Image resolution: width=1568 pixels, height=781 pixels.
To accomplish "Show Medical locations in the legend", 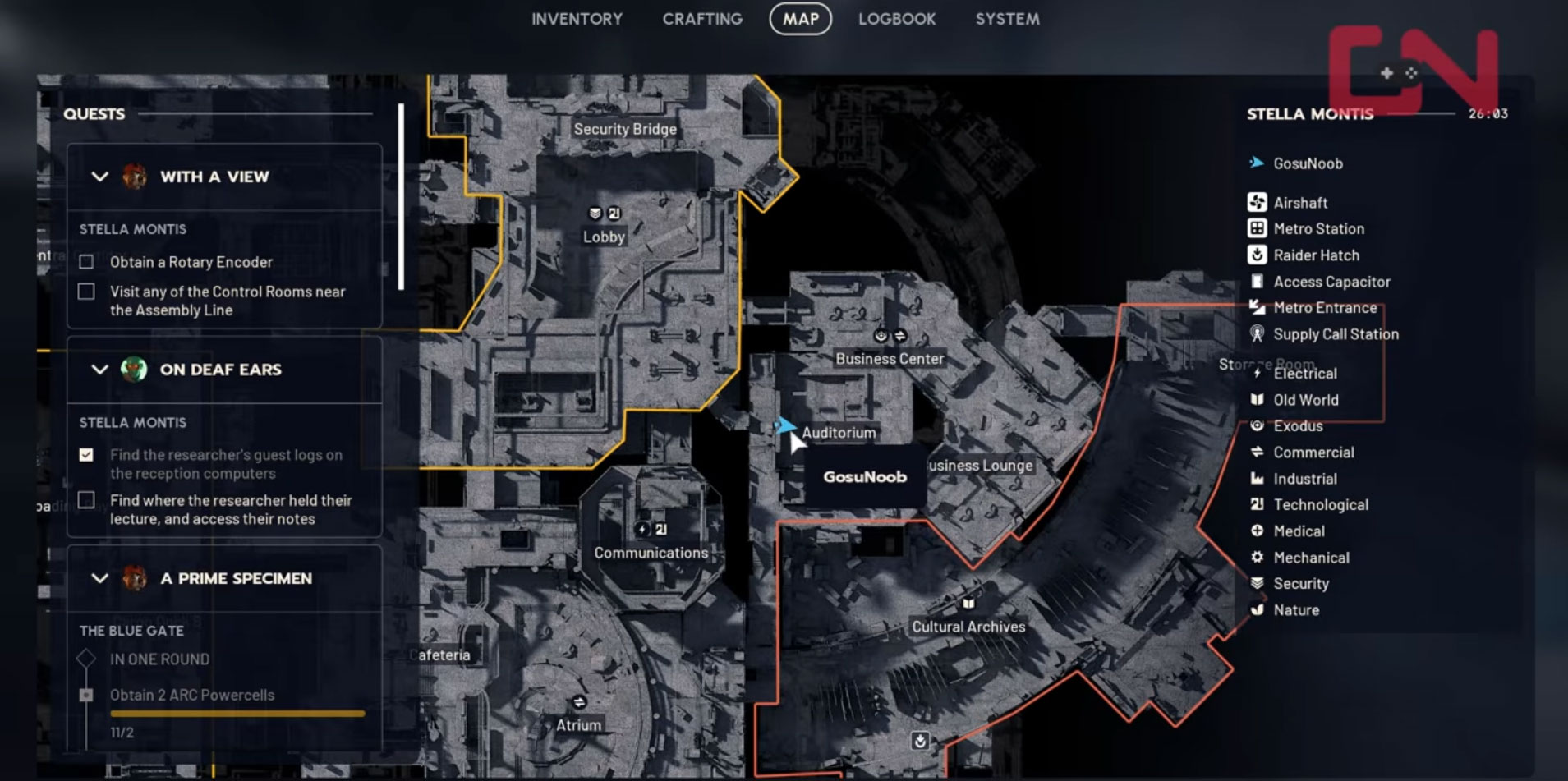I will pyautogui.click(x=1298, y=531).
